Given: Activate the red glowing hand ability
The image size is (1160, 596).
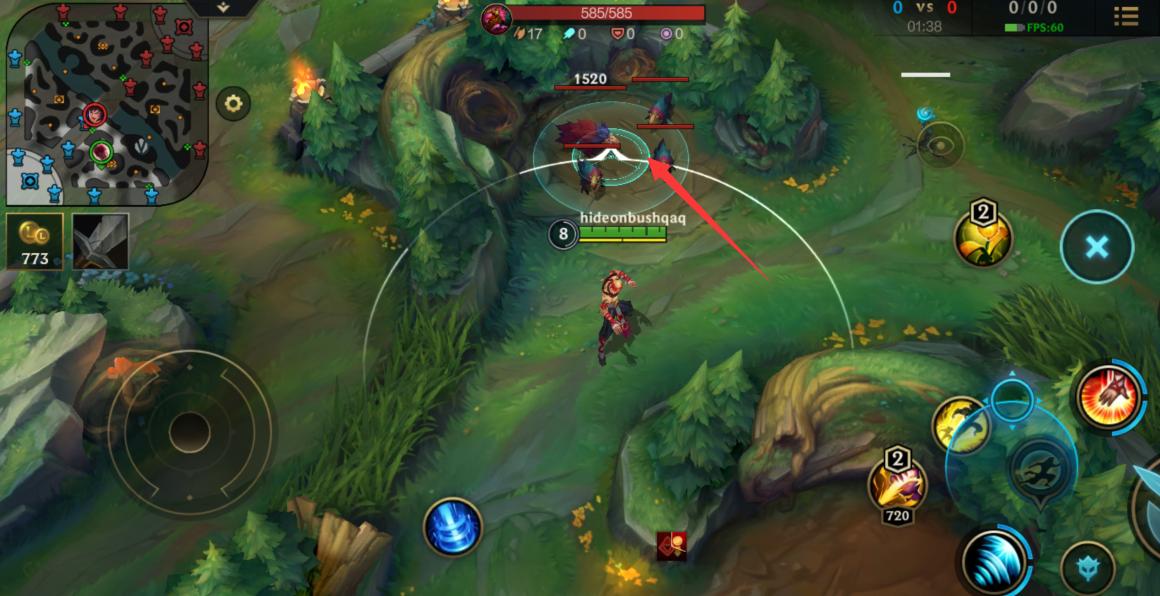Looking at the screenshot, I should point(1109,395).
